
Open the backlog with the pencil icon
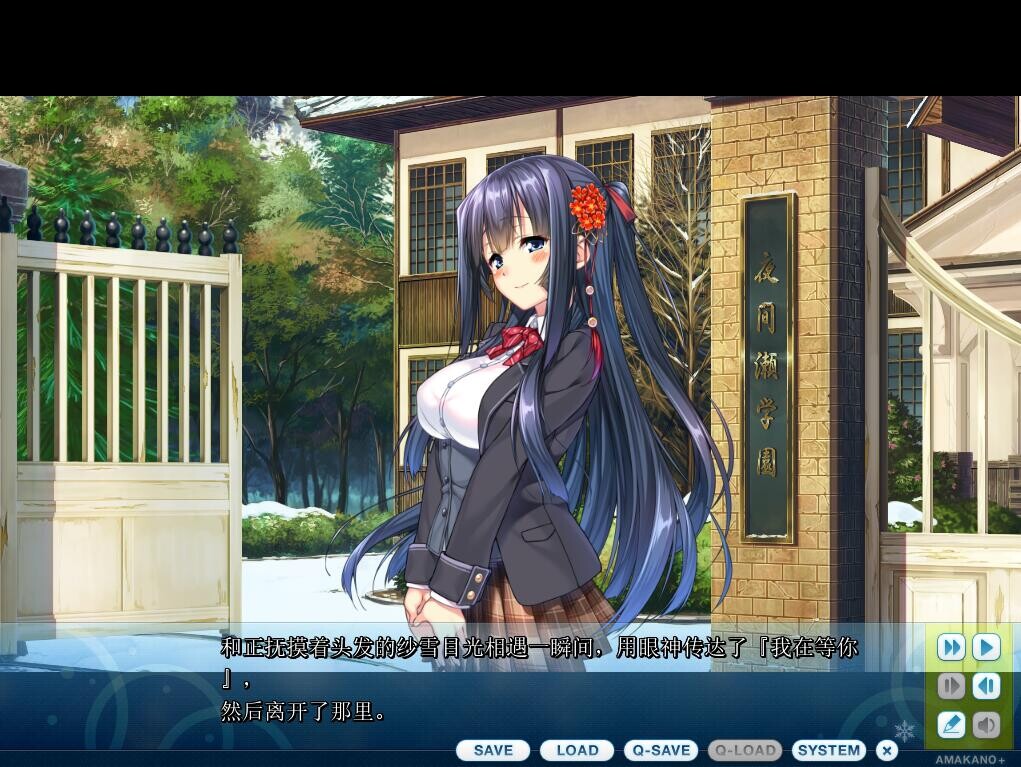(951, 724)
